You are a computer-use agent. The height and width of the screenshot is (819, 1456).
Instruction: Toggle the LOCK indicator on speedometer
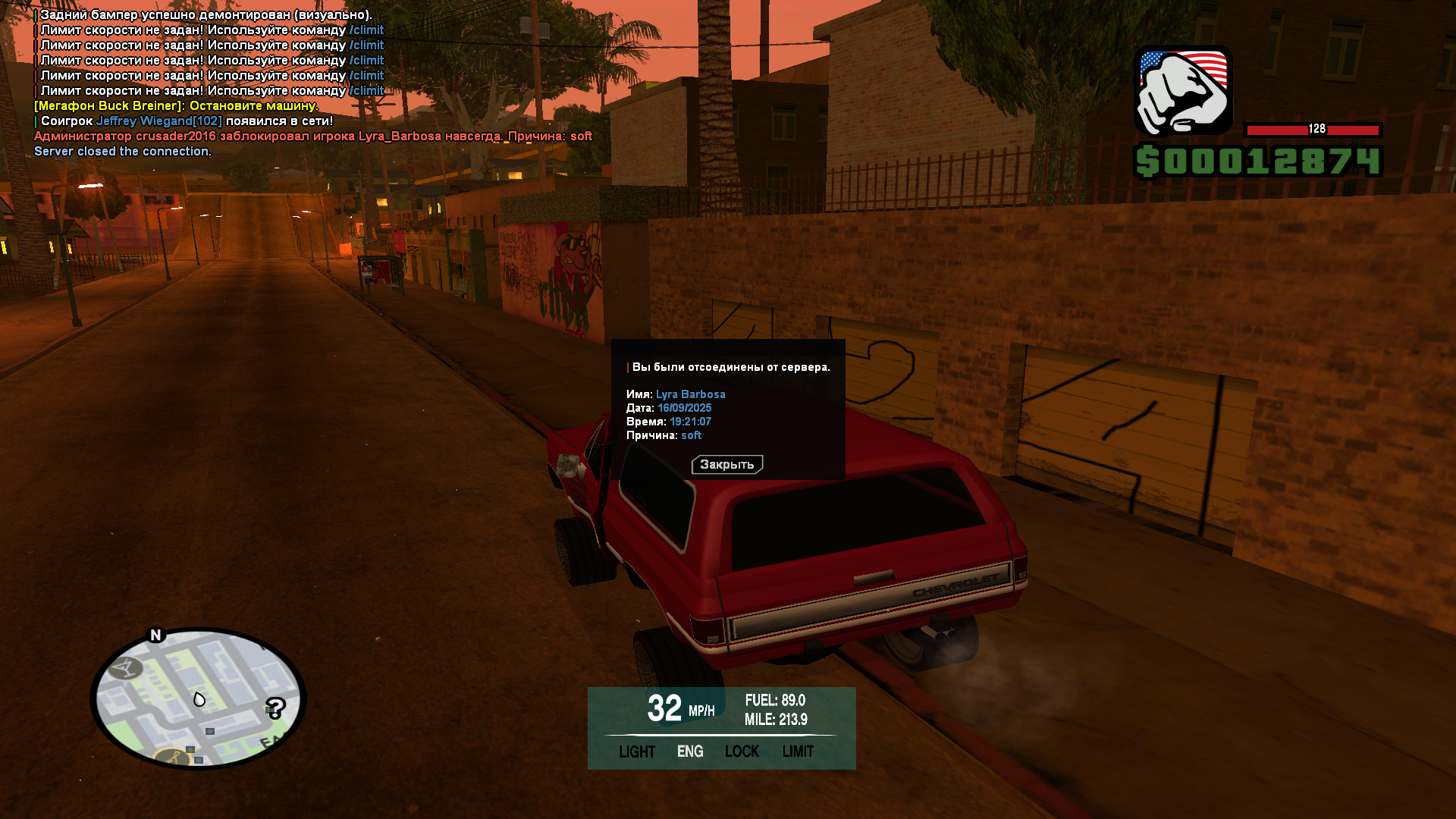[742, 752]
